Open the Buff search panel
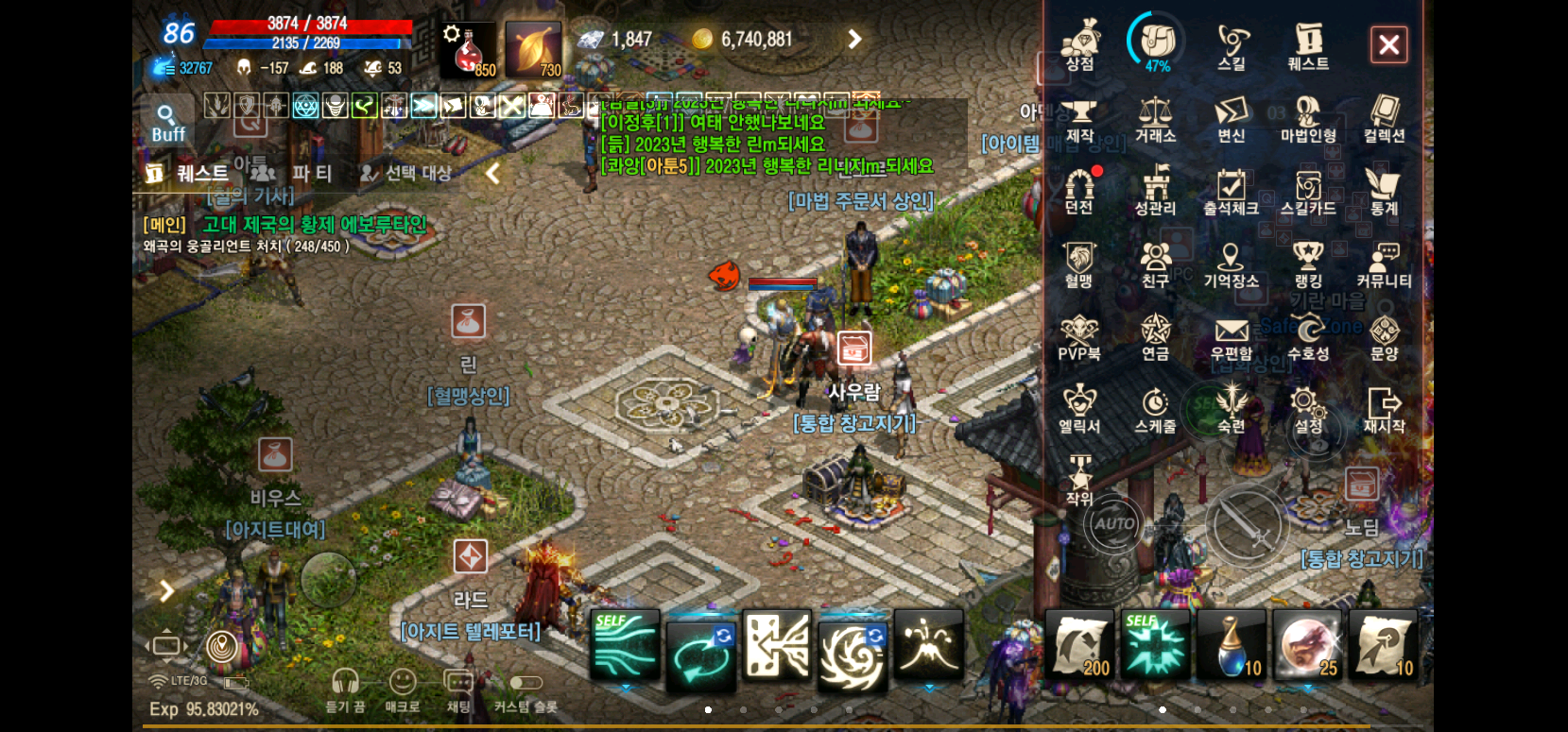The width and height of the screenshot is (1568, 732). 168,123
